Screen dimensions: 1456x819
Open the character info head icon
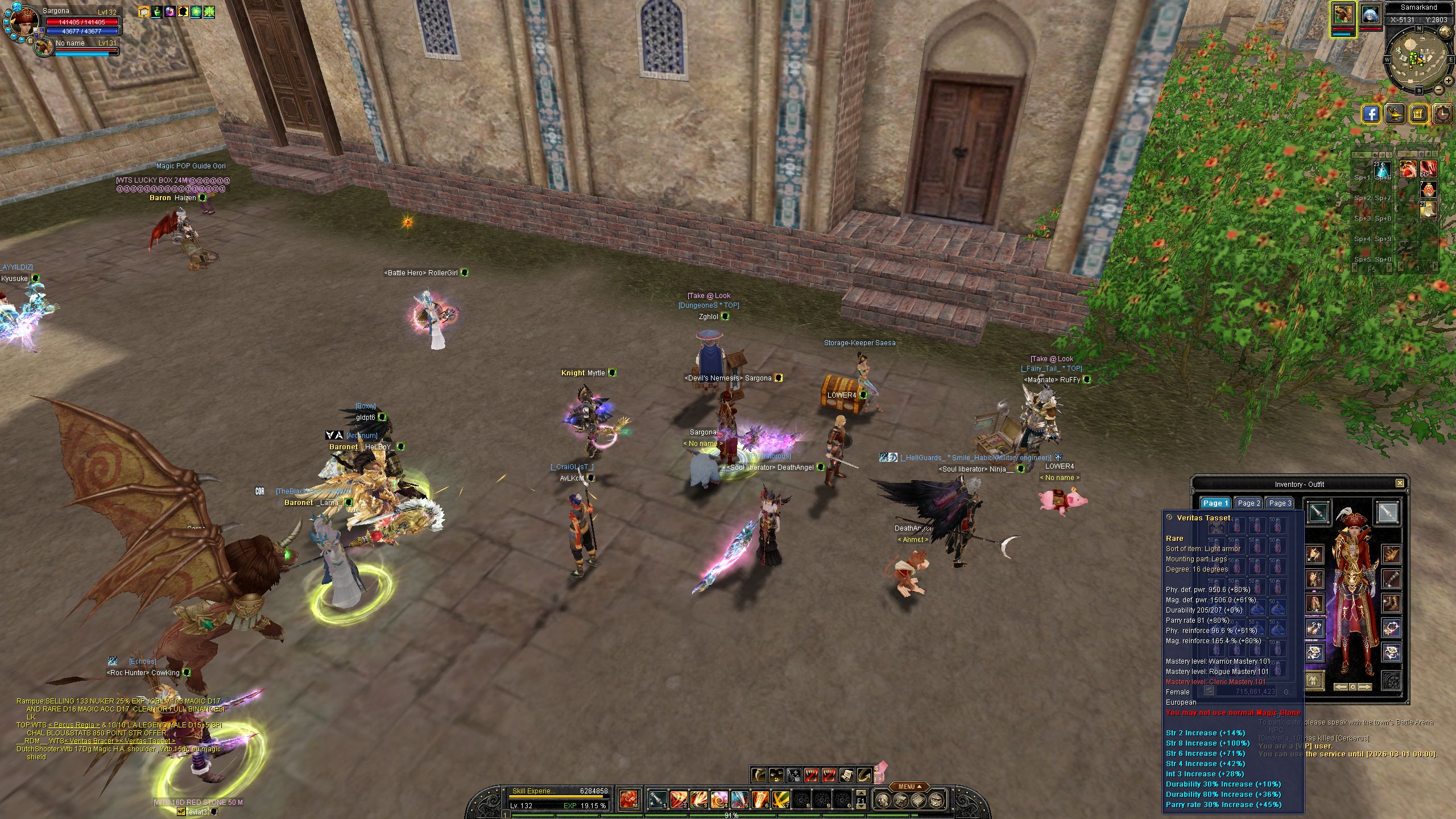tap(883, 801)
